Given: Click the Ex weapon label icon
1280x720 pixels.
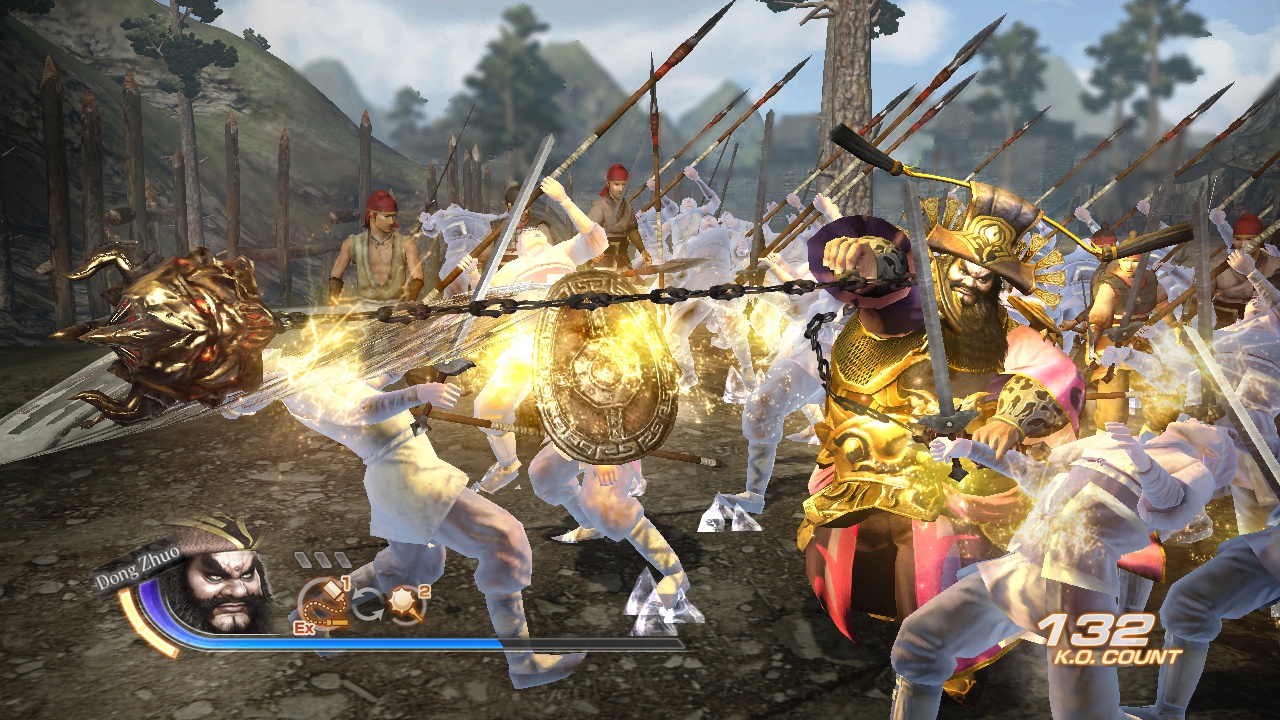Looking at the screenshot, I should coord(304,627).
